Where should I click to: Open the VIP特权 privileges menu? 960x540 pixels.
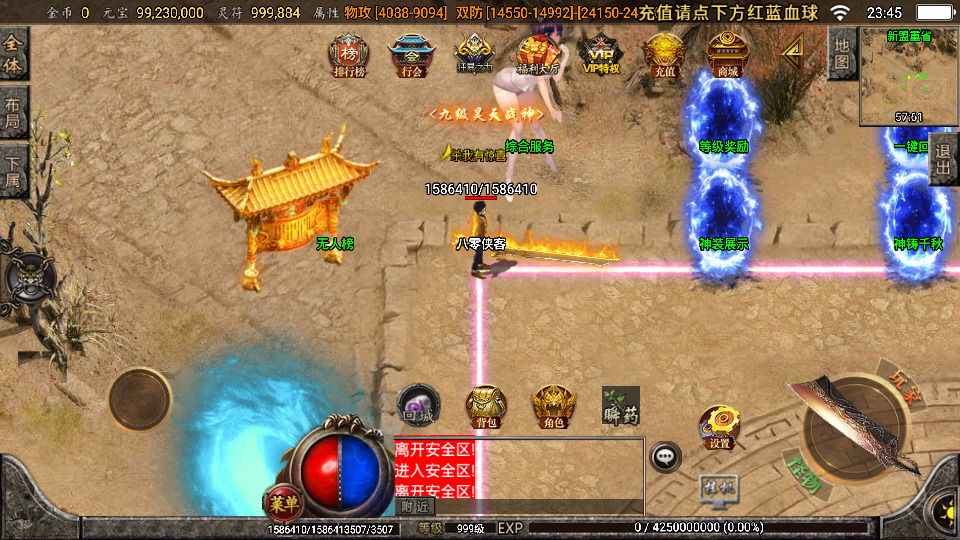pos(601,55)
